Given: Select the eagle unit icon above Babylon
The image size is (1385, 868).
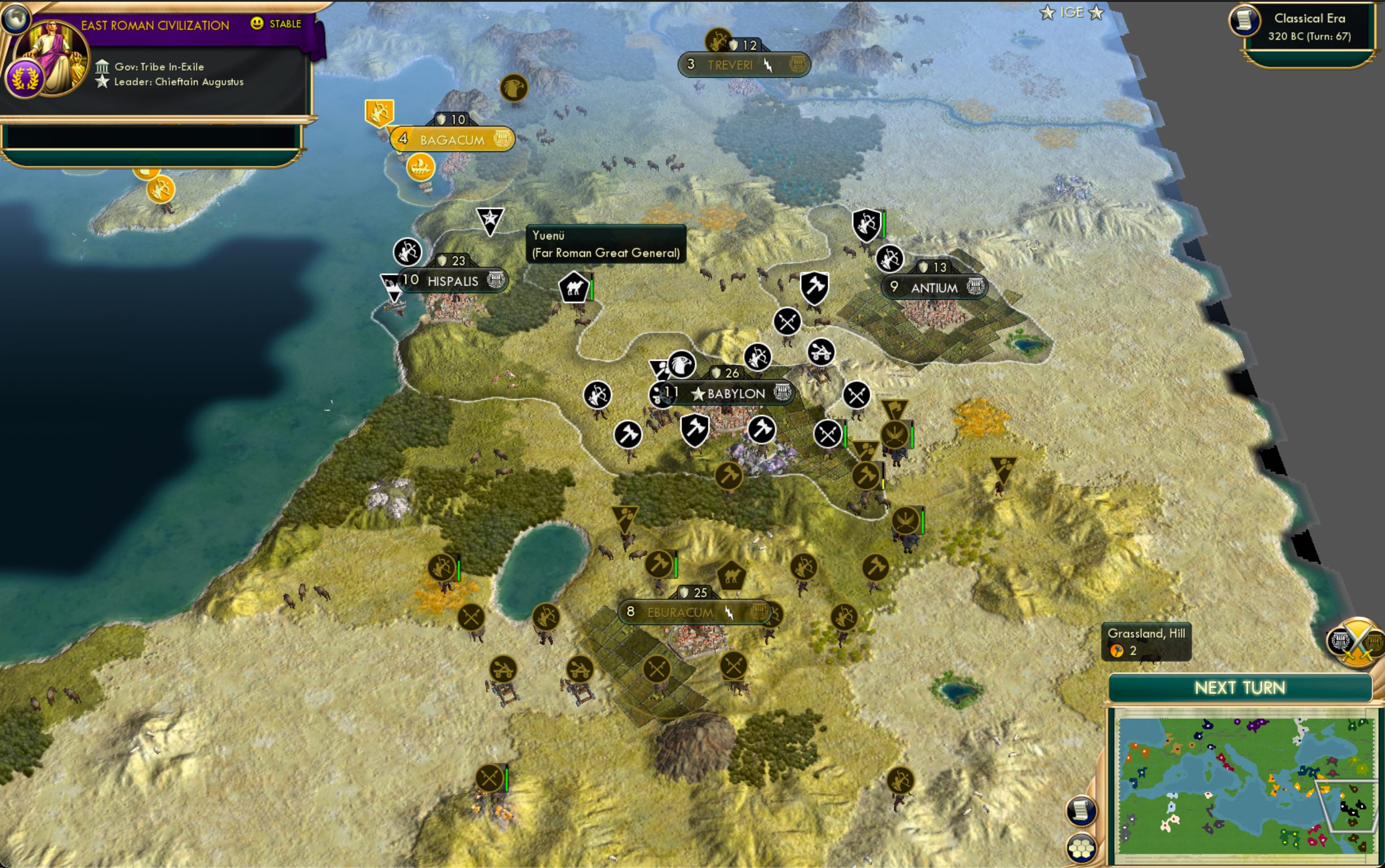Looking at the screenshot, I should click(x=682, y=363).
